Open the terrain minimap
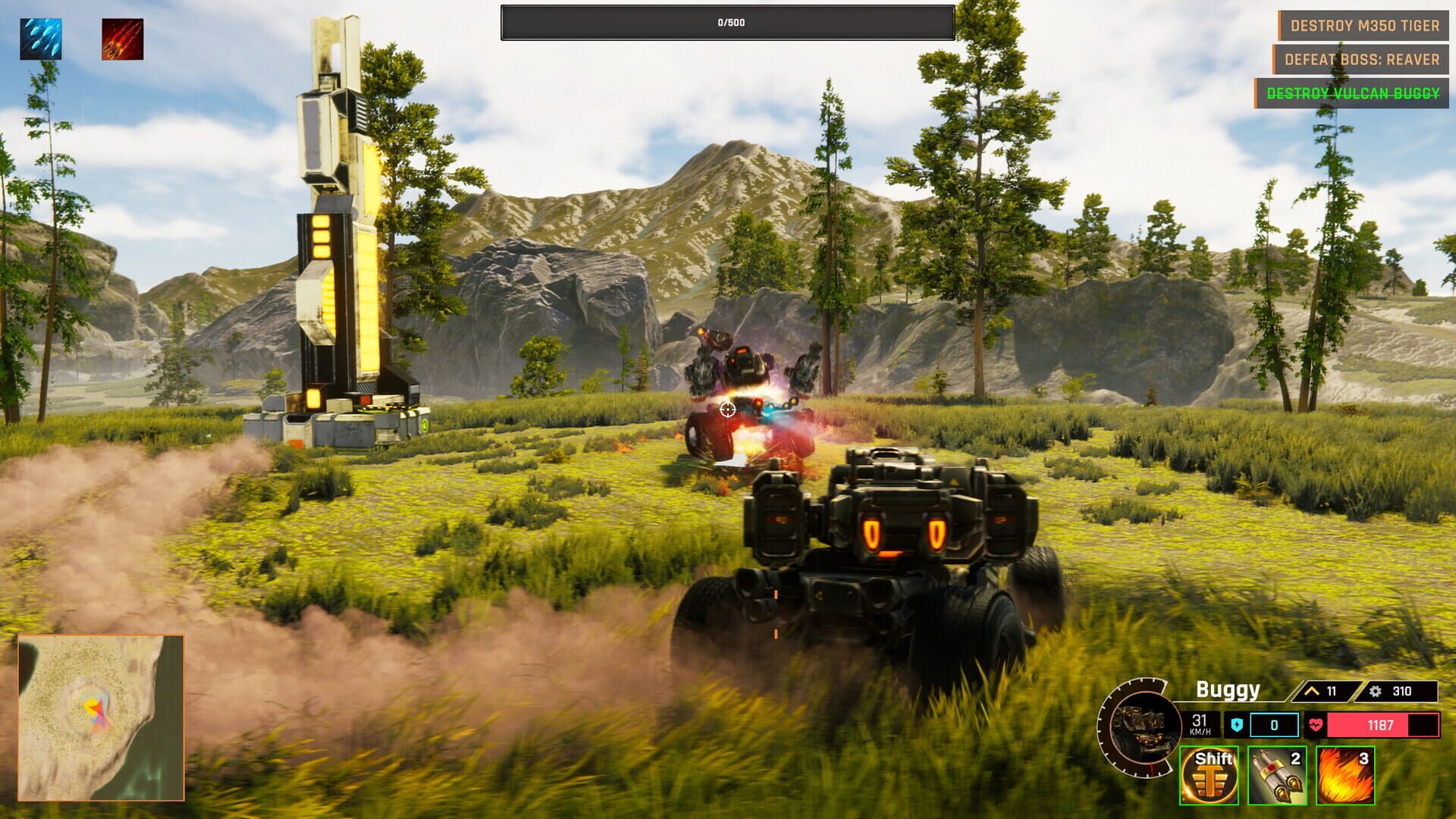Viewport: 1456px width, 819px height. click(101, 717)
